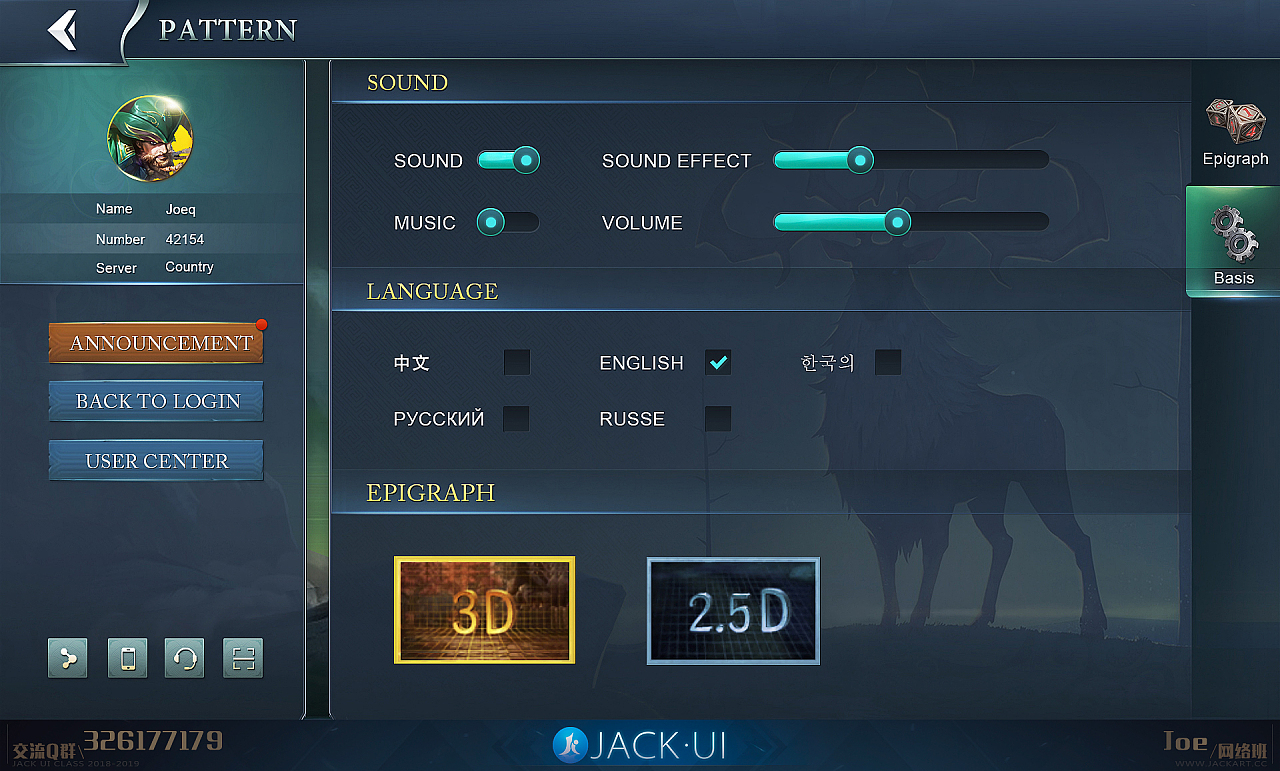
Task: Toggle the Music switch
Action: tap(508, 222)
